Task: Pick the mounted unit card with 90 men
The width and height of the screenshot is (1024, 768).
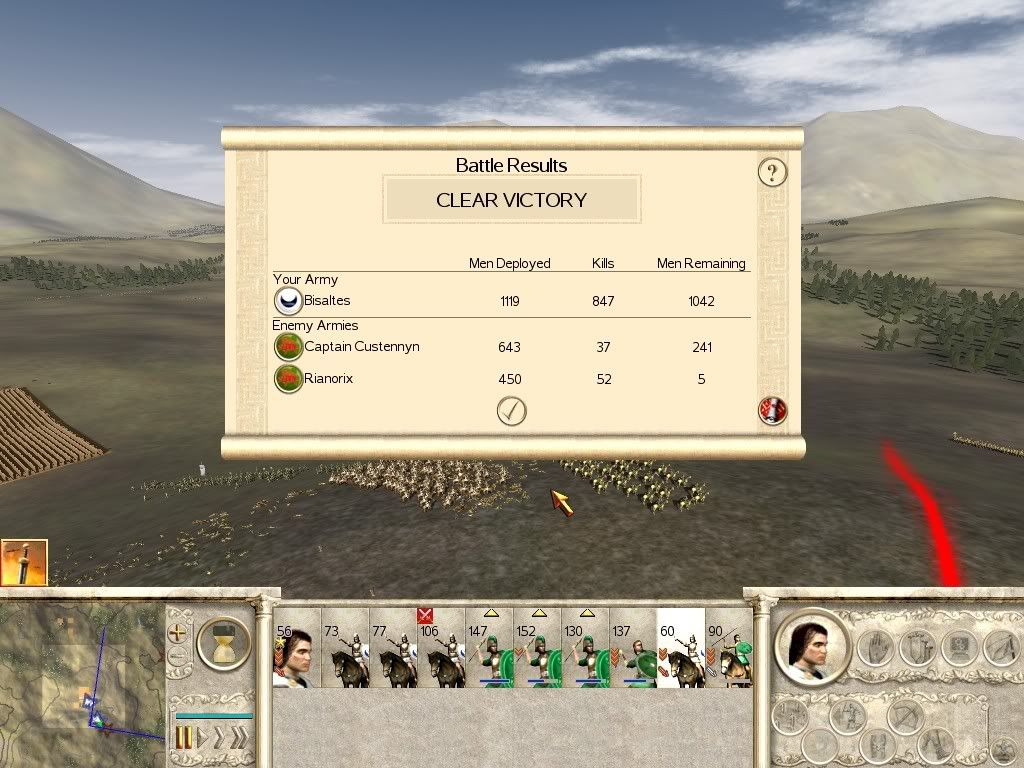Action: click(x=728, y=649)
